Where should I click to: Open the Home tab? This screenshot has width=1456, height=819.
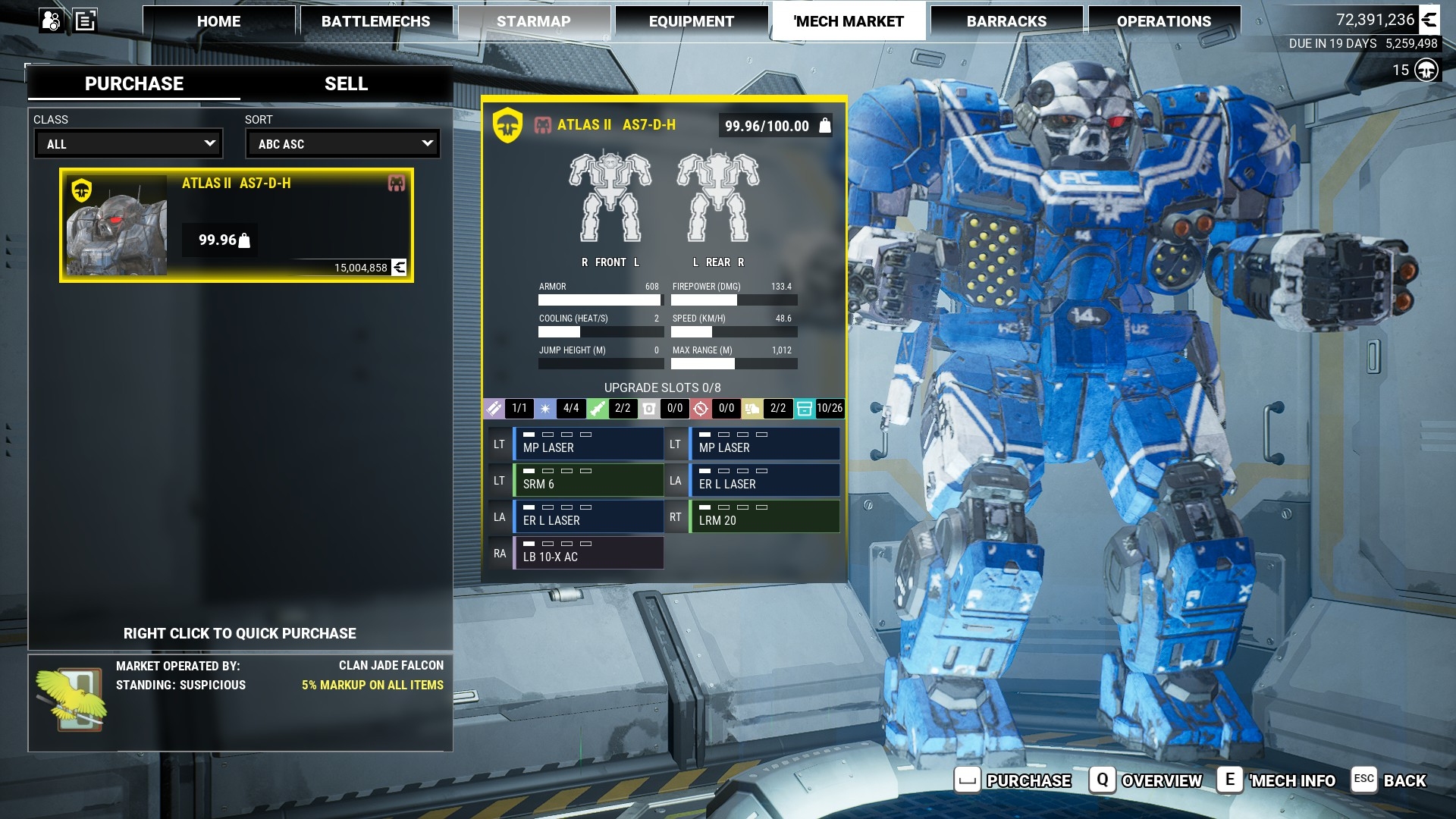[218, 21]
